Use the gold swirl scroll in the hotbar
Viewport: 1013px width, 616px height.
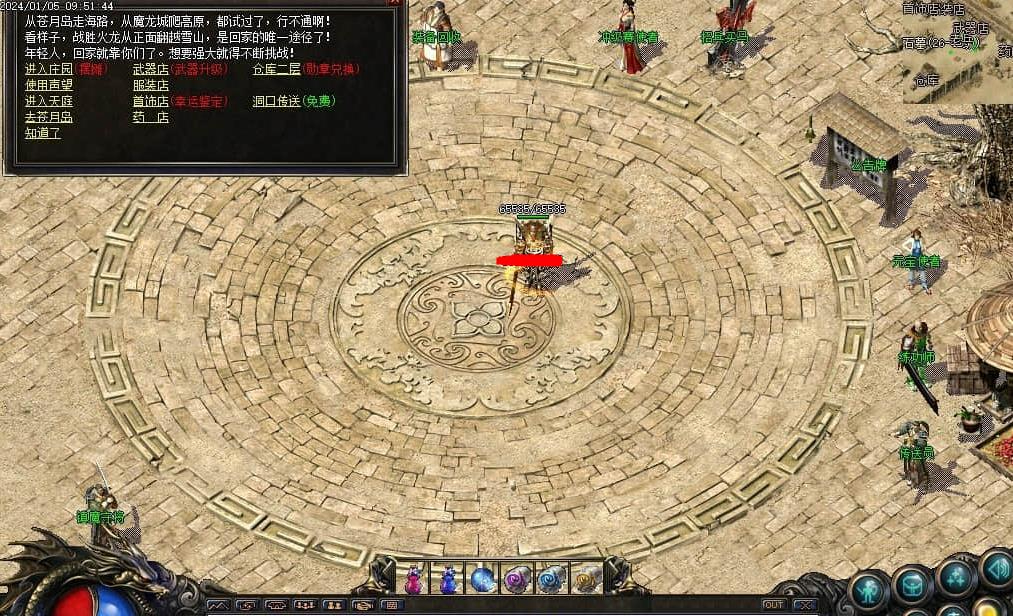pos(586,579)
